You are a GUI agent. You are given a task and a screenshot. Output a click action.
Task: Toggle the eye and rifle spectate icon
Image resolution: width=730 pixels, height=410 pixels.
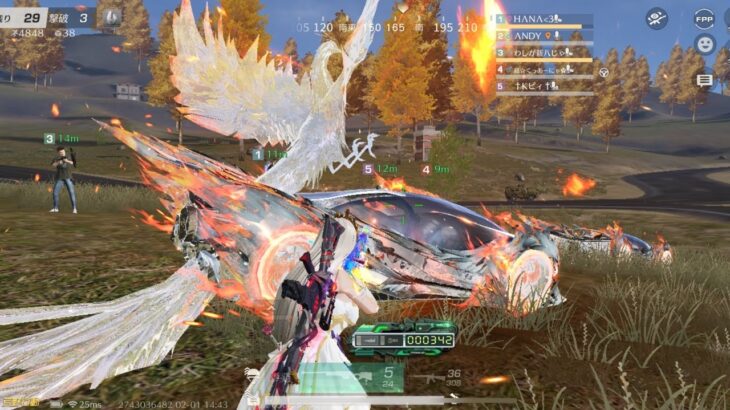[656, 17]
